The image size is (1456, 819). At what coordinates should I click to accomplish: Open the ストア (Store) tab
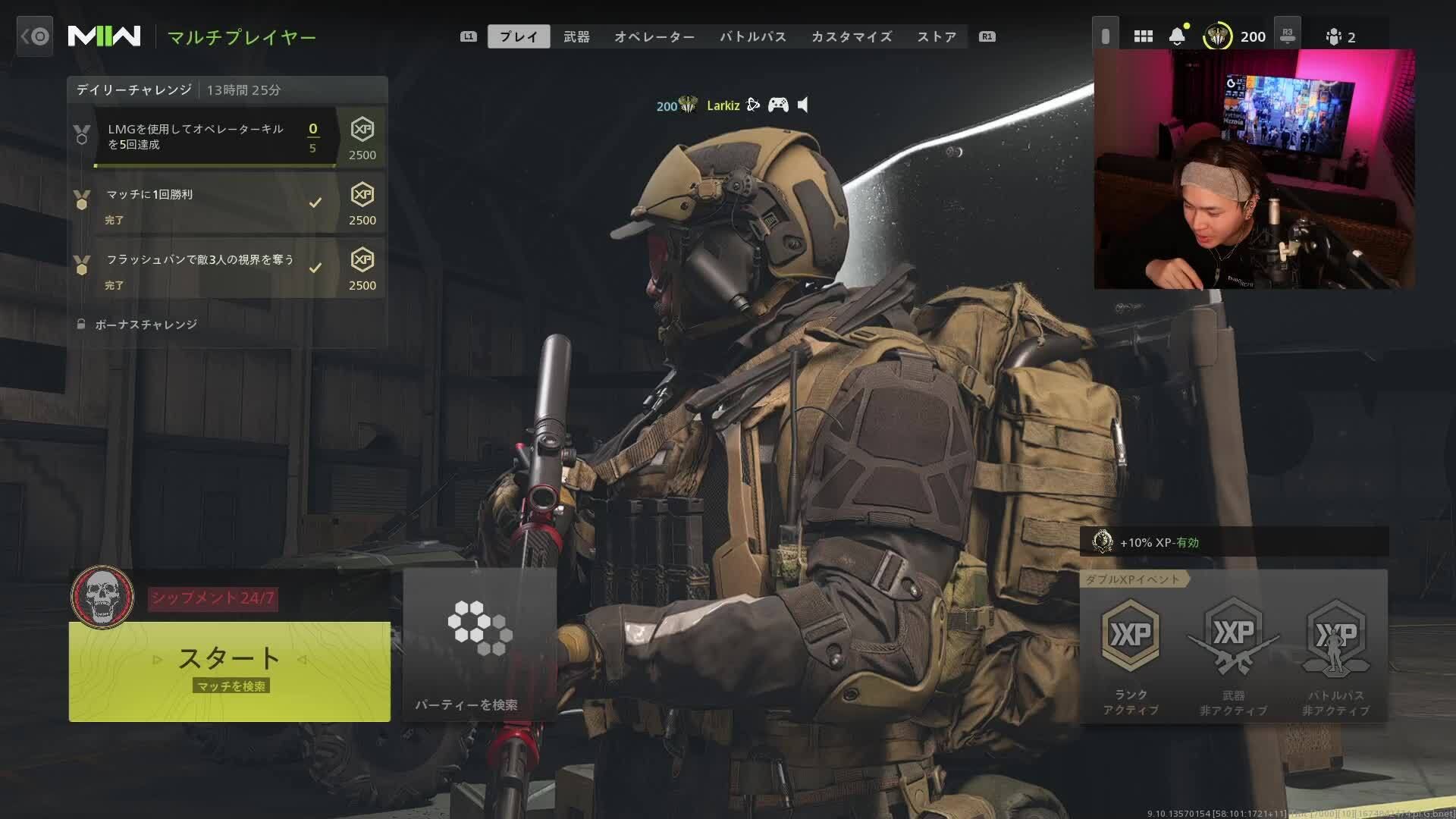click(937, 36)
